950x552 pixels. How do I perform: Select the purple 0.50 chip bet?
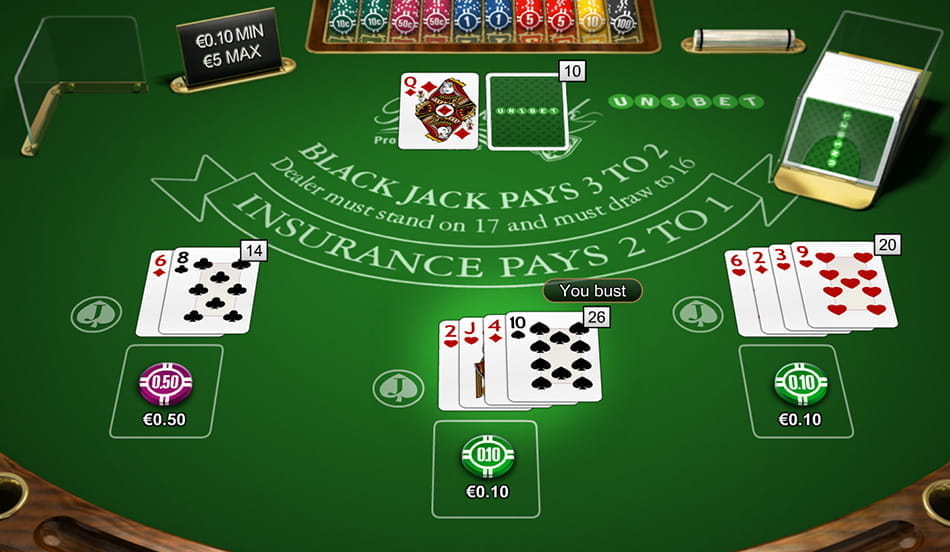(x=166, y=382)
